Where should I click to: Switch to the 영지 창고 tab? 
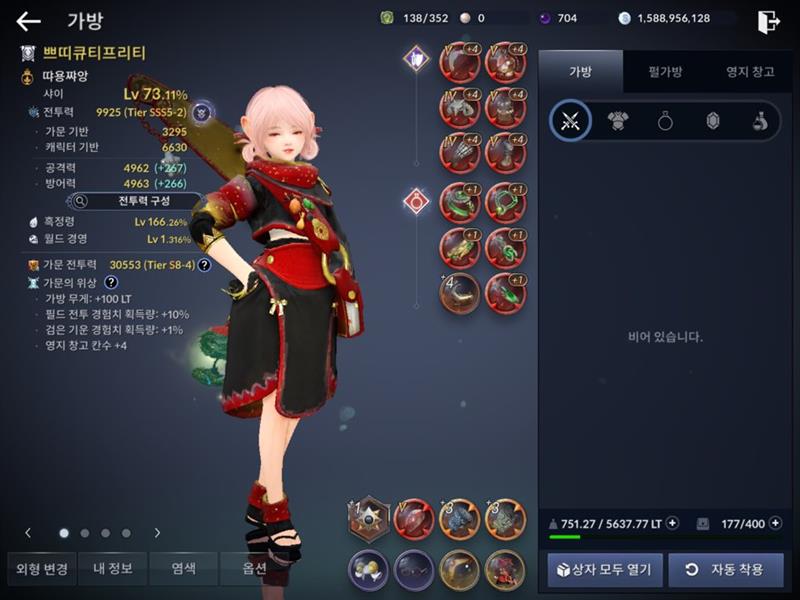click(x=749, y=71)
